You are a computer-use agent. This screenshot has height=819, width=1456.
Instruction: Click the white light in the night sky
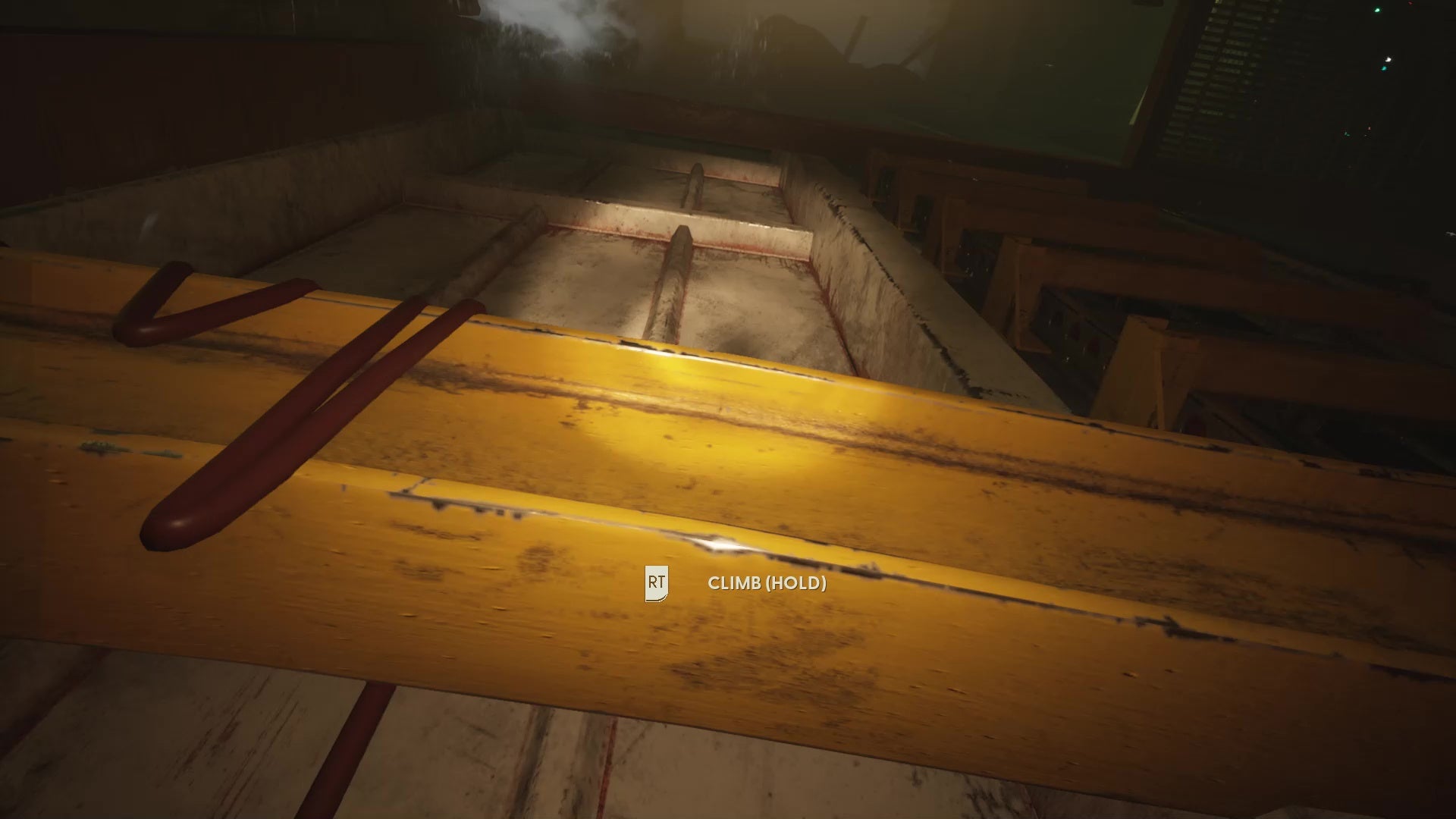(x=1388, y=61)
